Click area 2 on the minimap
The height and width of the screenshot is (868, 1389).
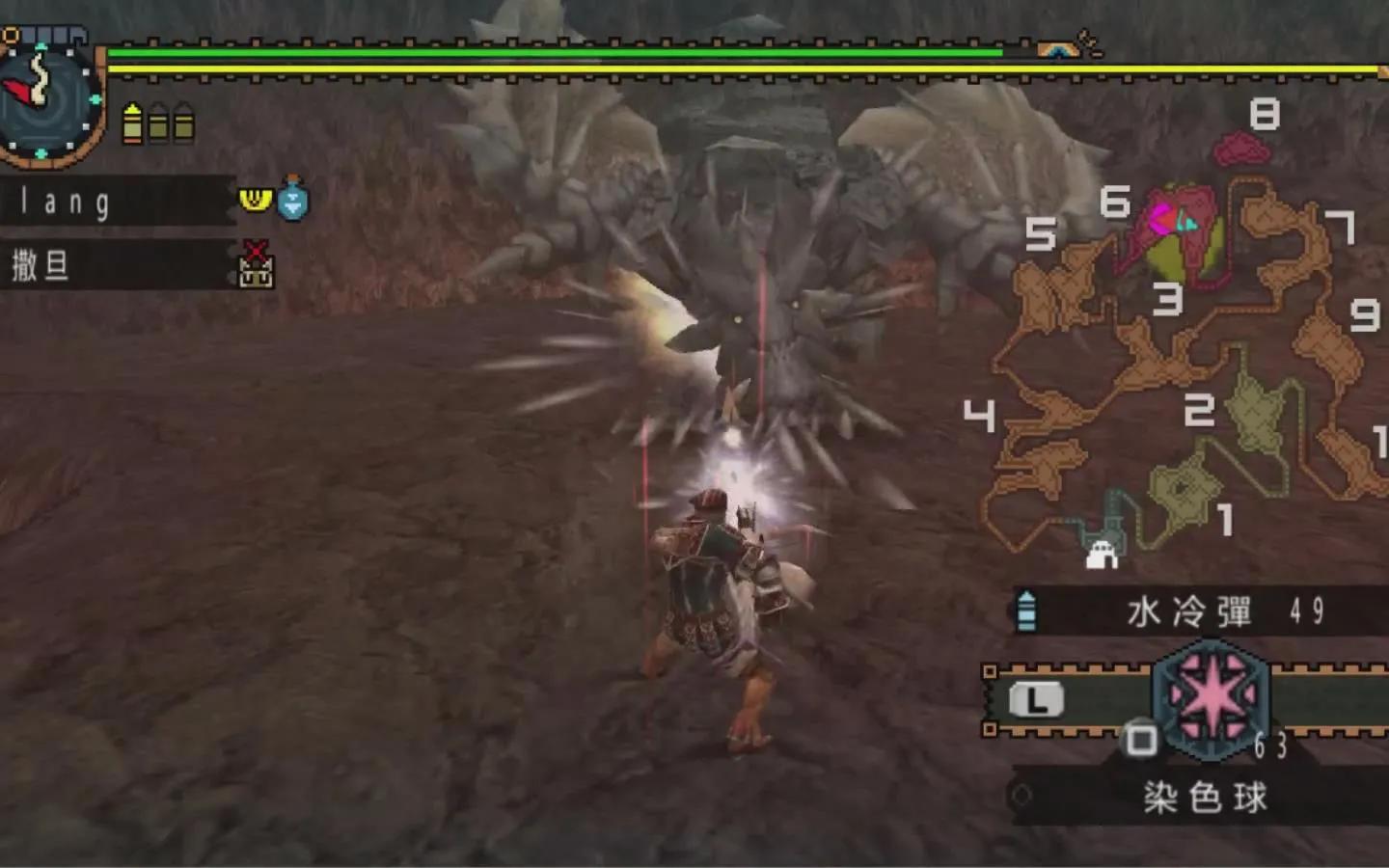coord(1199,411)
